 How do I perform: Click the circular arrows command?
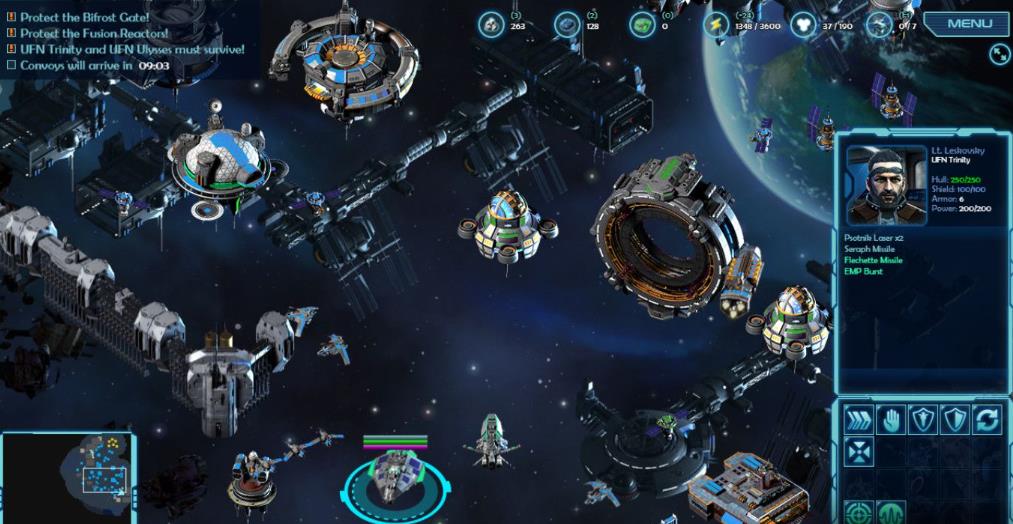tap(986, 420)
